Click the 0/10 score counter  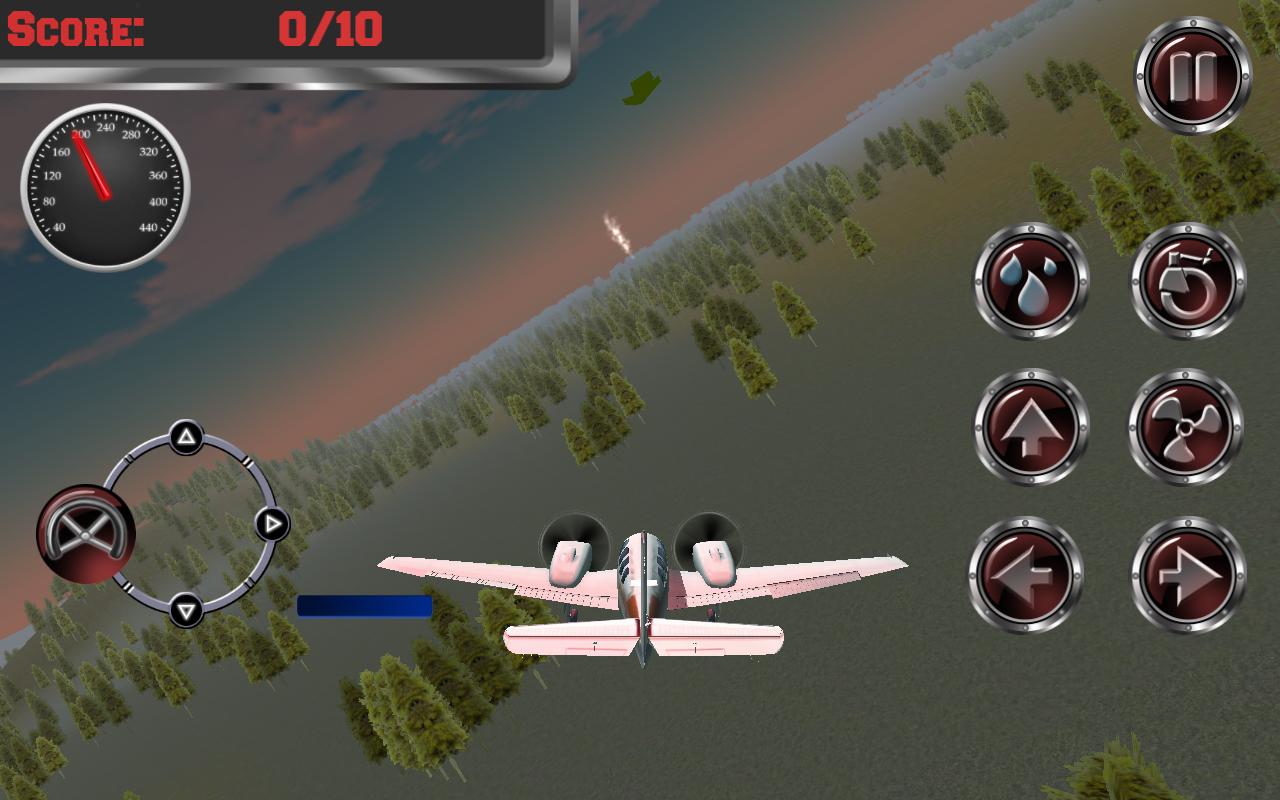tap(330, 30)
